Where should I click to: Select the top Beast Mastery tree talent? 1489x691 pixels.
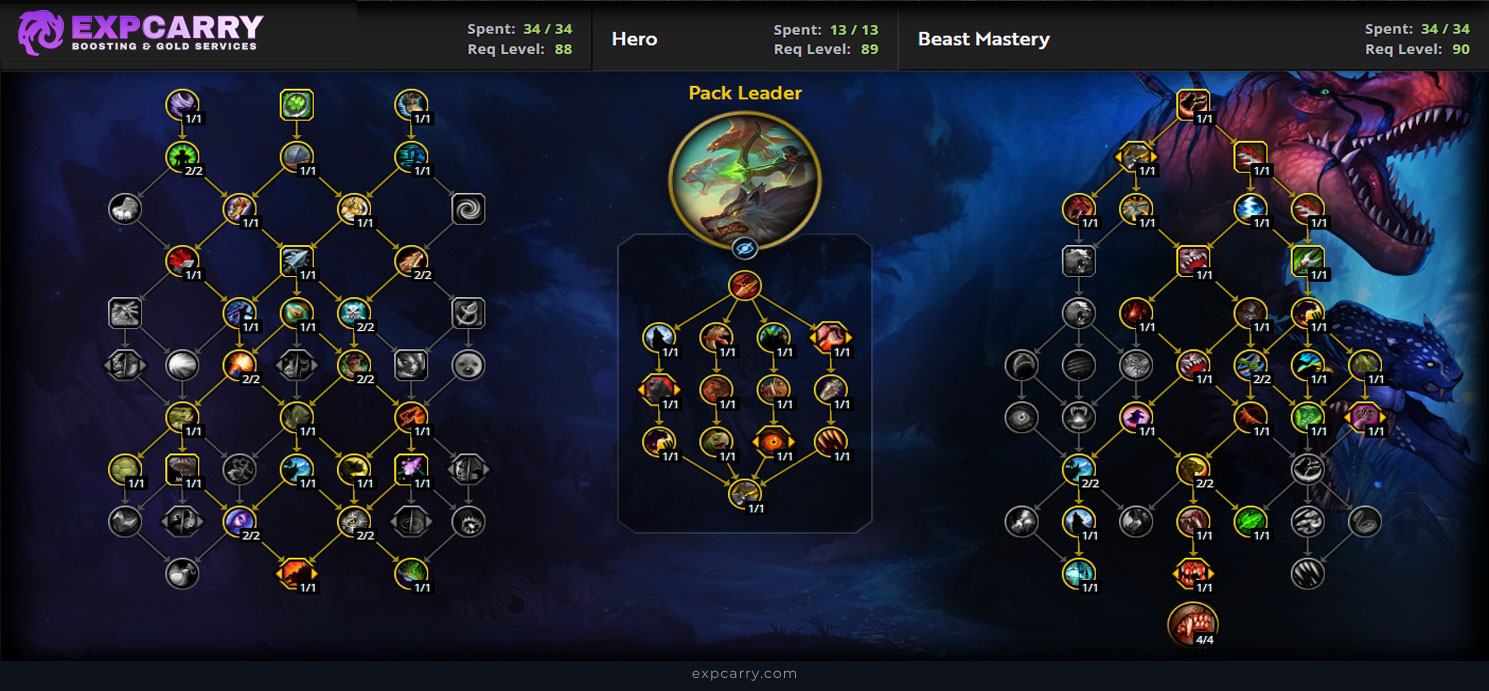click(x=1193, y=103)
